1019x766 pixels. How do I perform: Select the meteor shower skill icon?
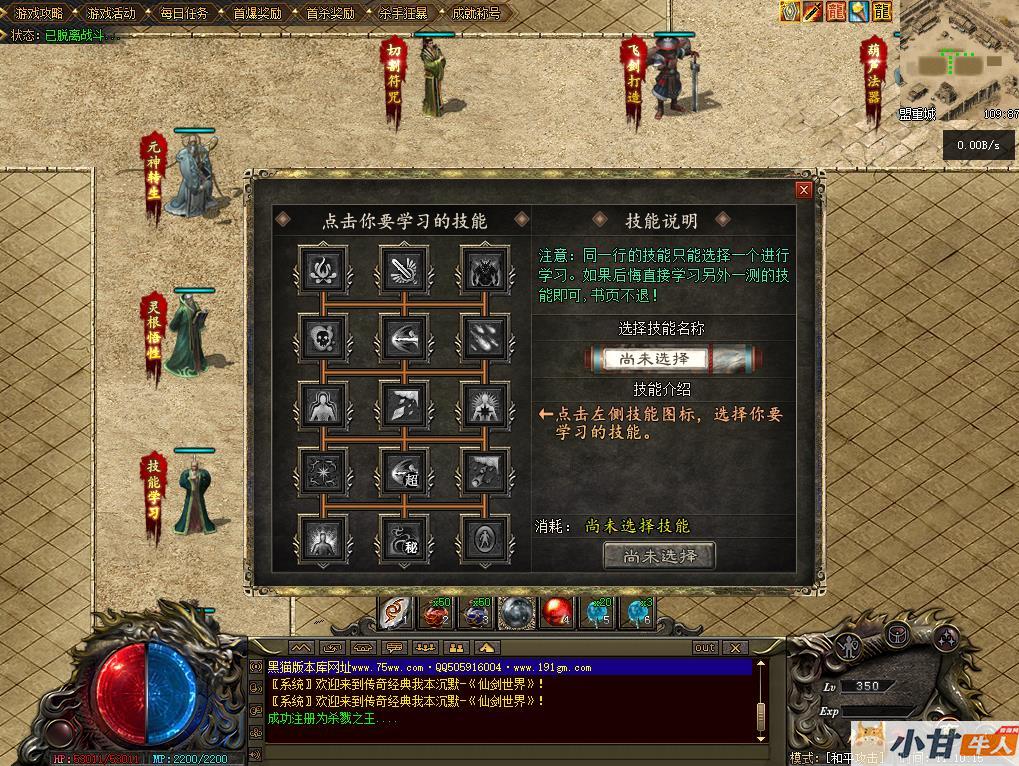pyautogui.click(x=485, y=338)
